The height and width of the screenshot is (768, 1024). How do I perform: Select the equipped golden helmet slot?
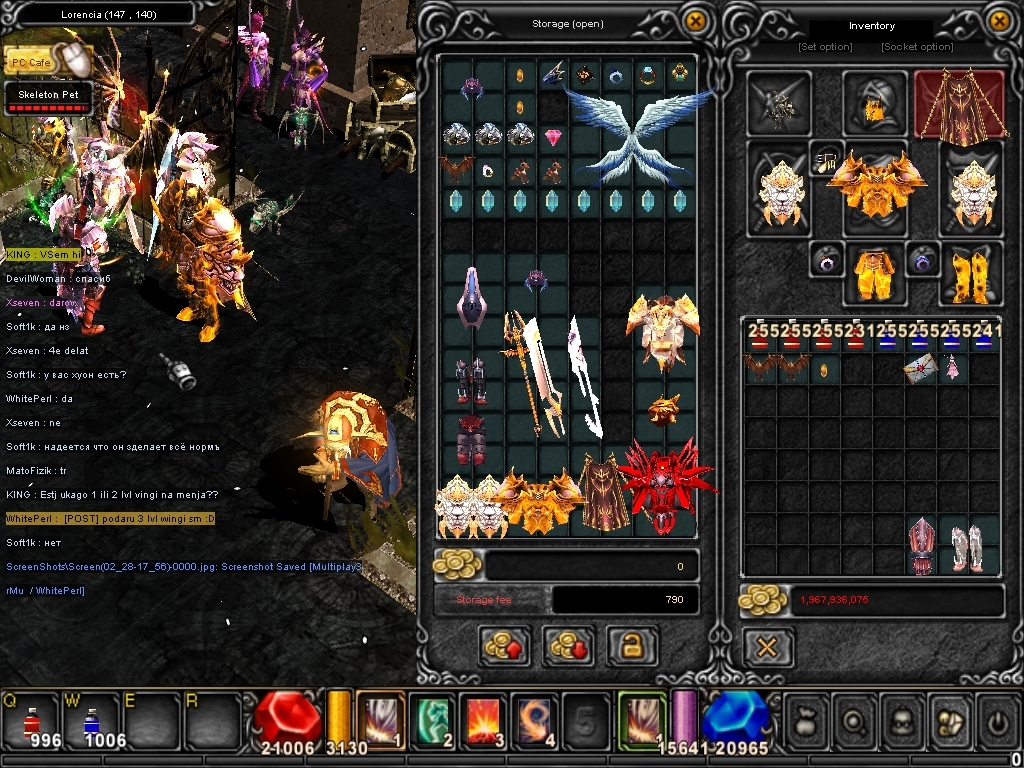pyautogui.click(x=874, y=103)
